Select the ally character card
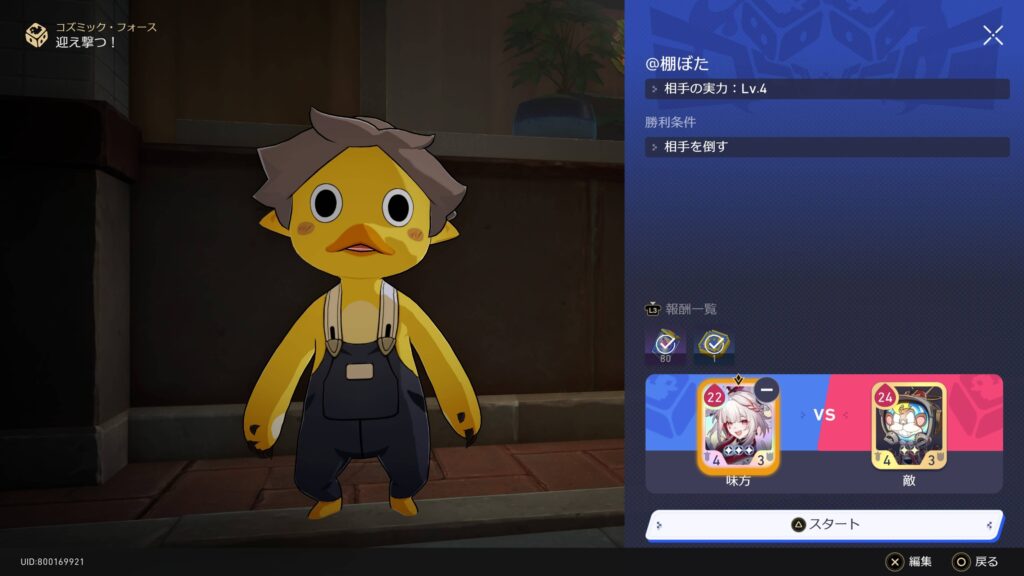Image resolution: width=1024 pixels, height=576 pixels. point(738,428)
